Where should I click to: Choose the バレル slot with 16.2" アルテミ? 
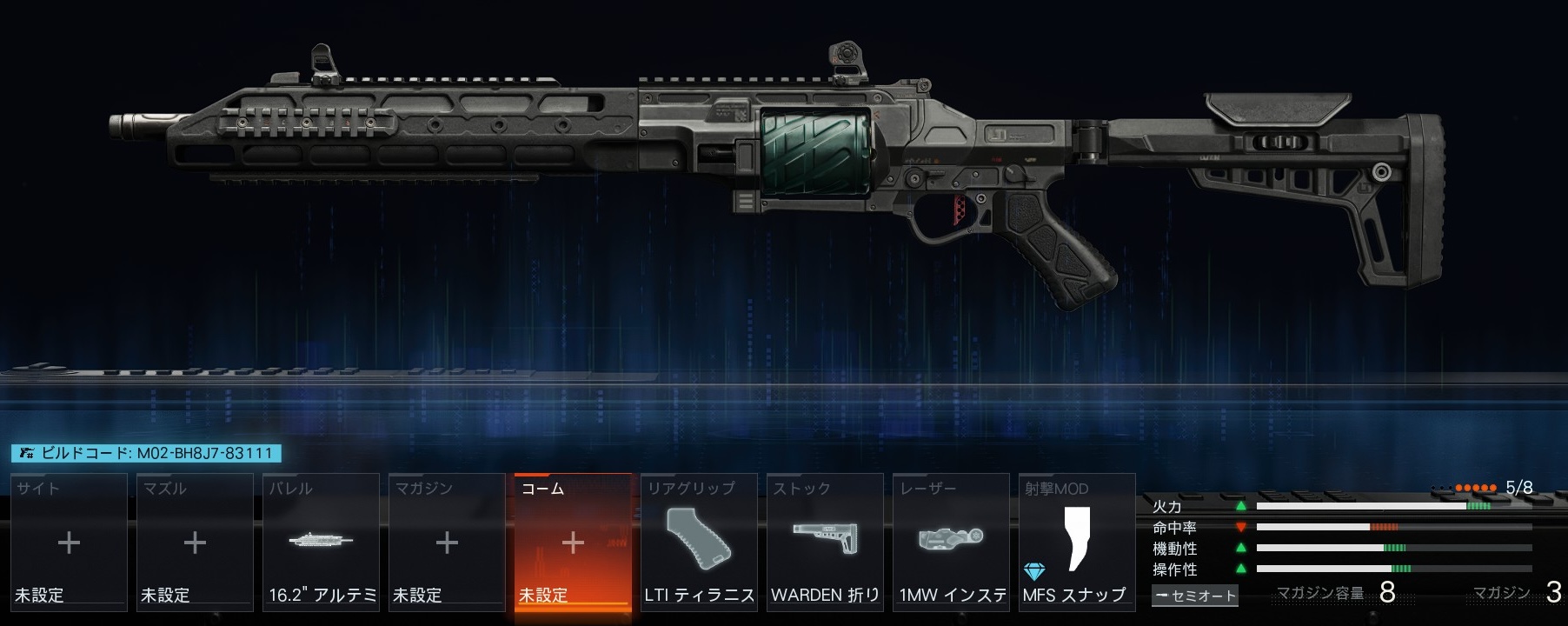[x=321, y=543]
